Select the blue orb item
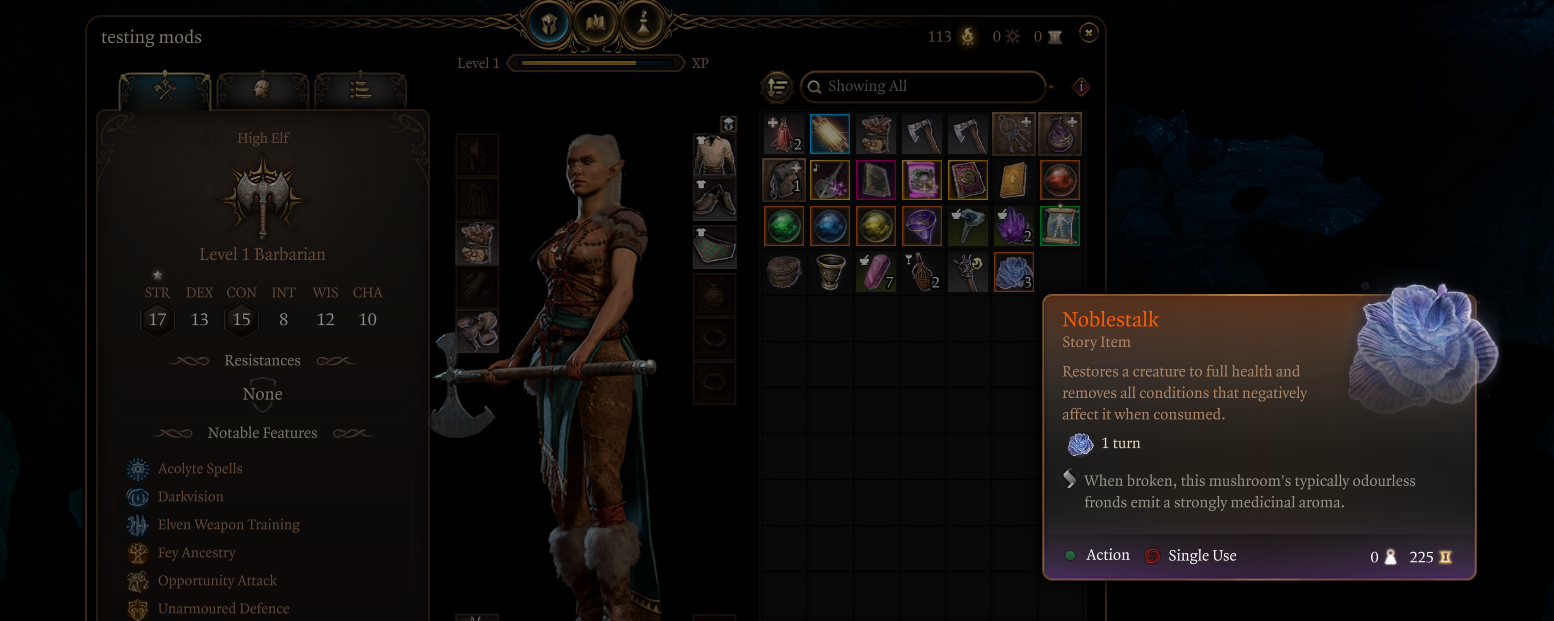 point(830,226)
